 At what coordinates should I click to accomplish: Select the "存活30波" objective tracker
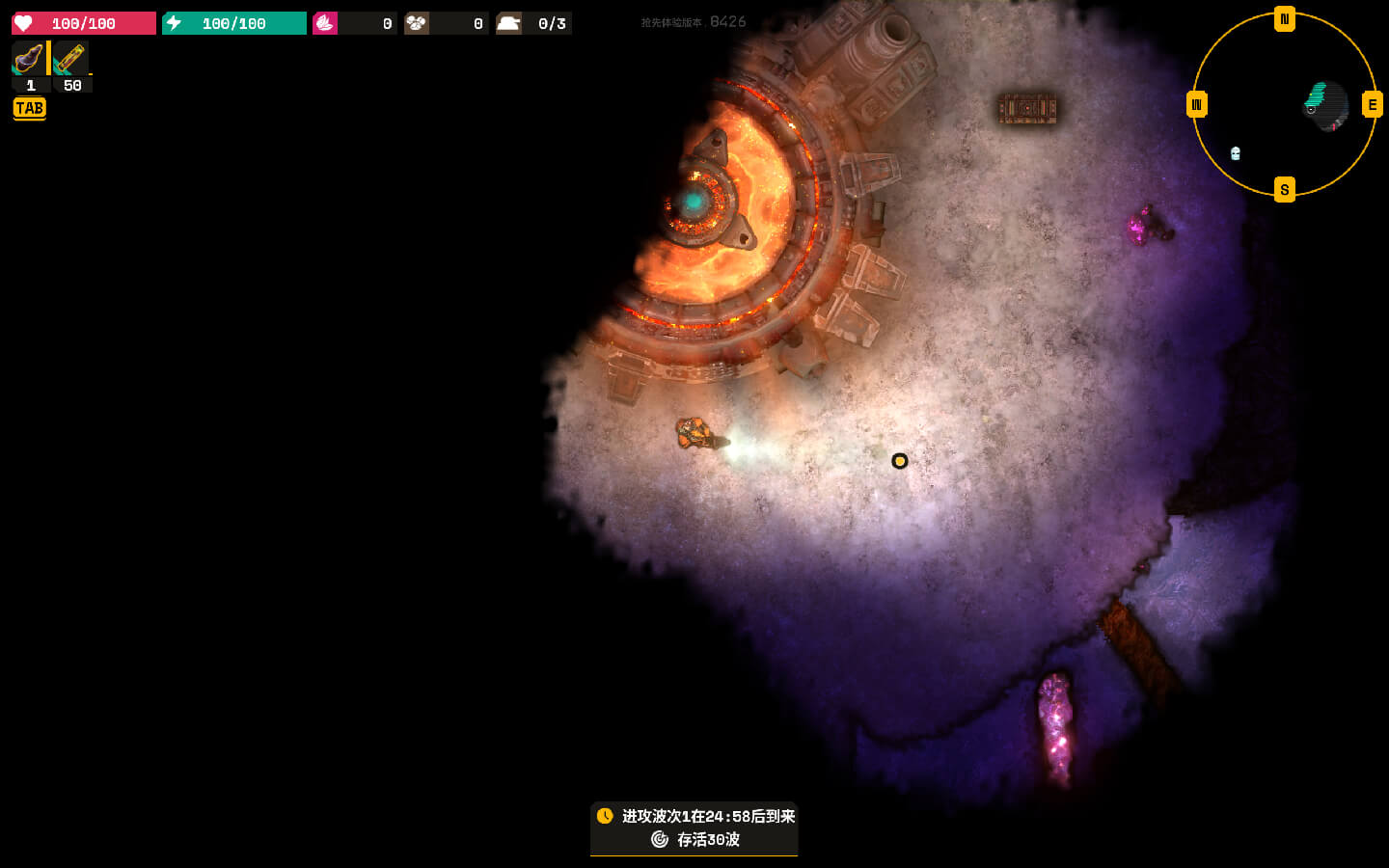tap(695, 839)
